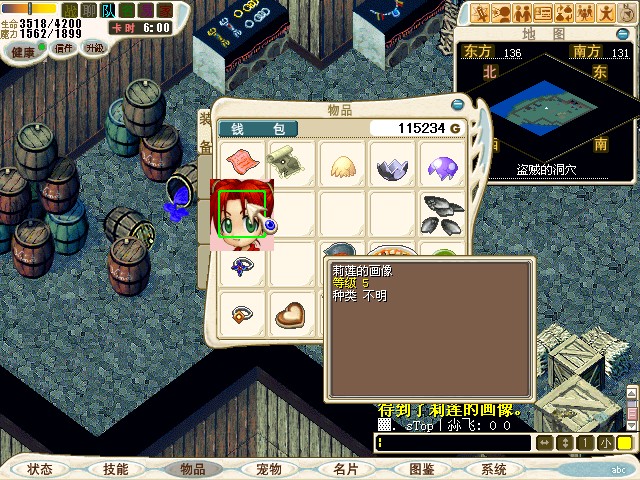The height and width of the screenshot is (480, 640).
Task: Open the 图鉴 encyclopedia menu
Action: click(421, 469)
